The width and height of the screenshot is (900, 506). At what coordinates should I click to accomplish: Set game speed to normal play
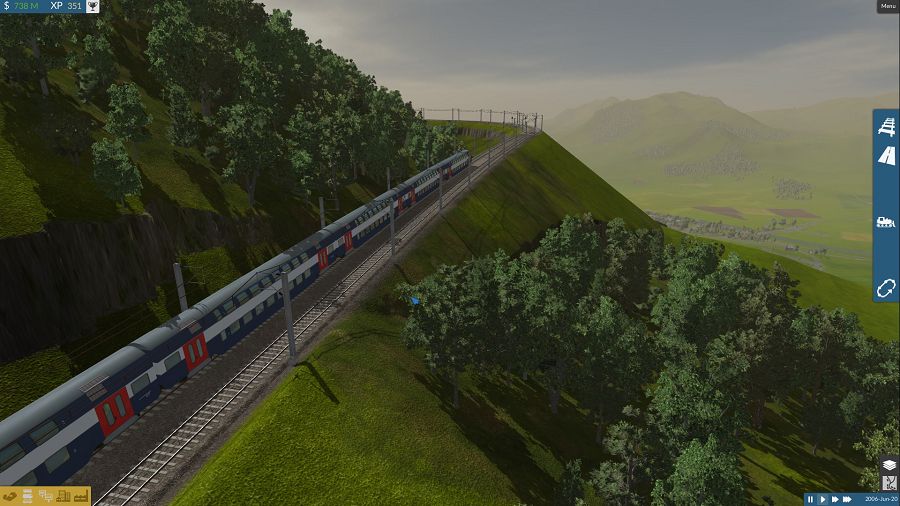click(x=823, y=499)
